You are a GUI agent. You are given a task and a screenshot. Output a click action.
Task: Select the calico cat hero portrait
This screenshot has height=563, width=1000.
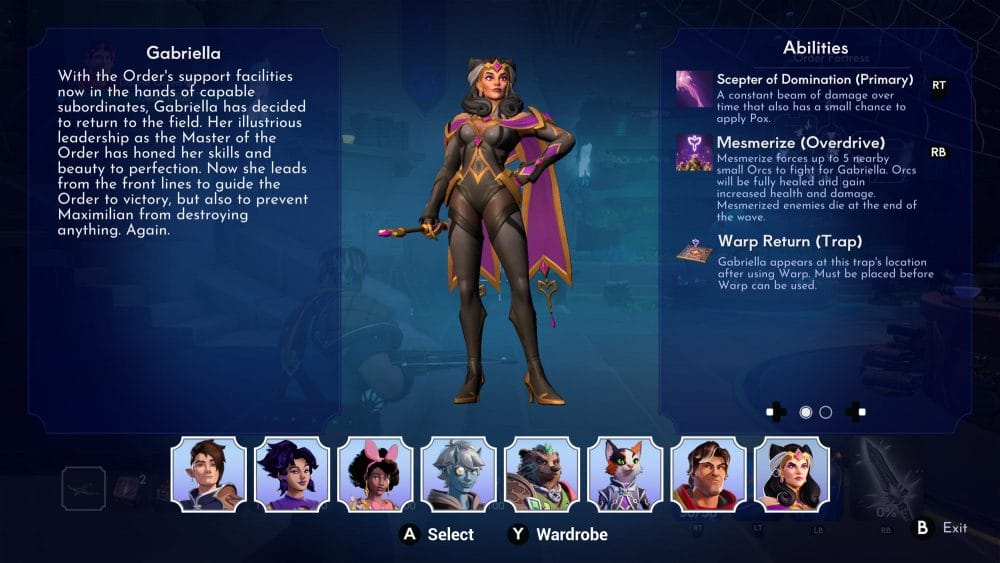click(625, 474)
